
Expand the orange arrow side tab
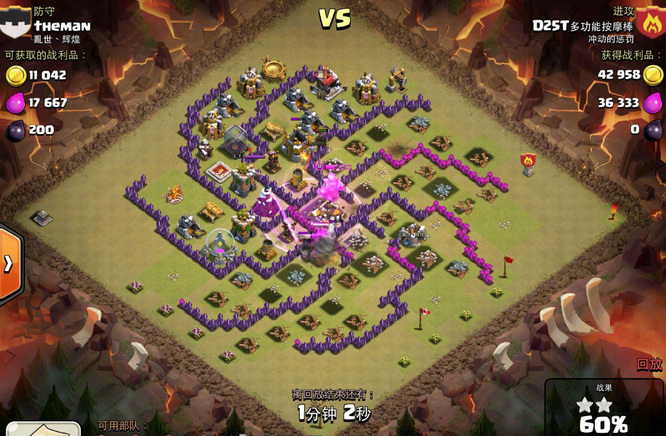click(x=9, y=264)
